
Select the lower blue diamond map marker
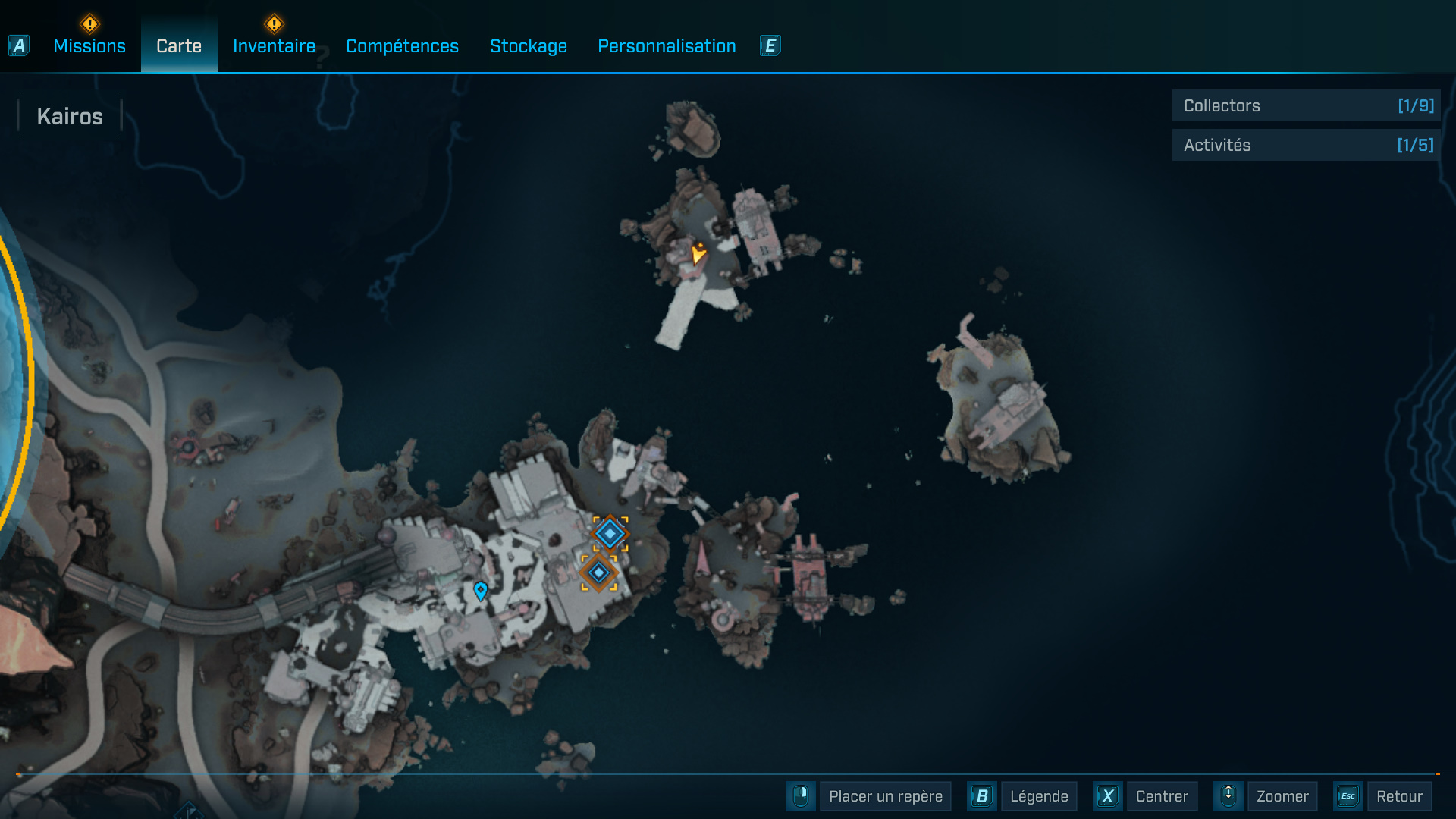(x=598, y=573)
